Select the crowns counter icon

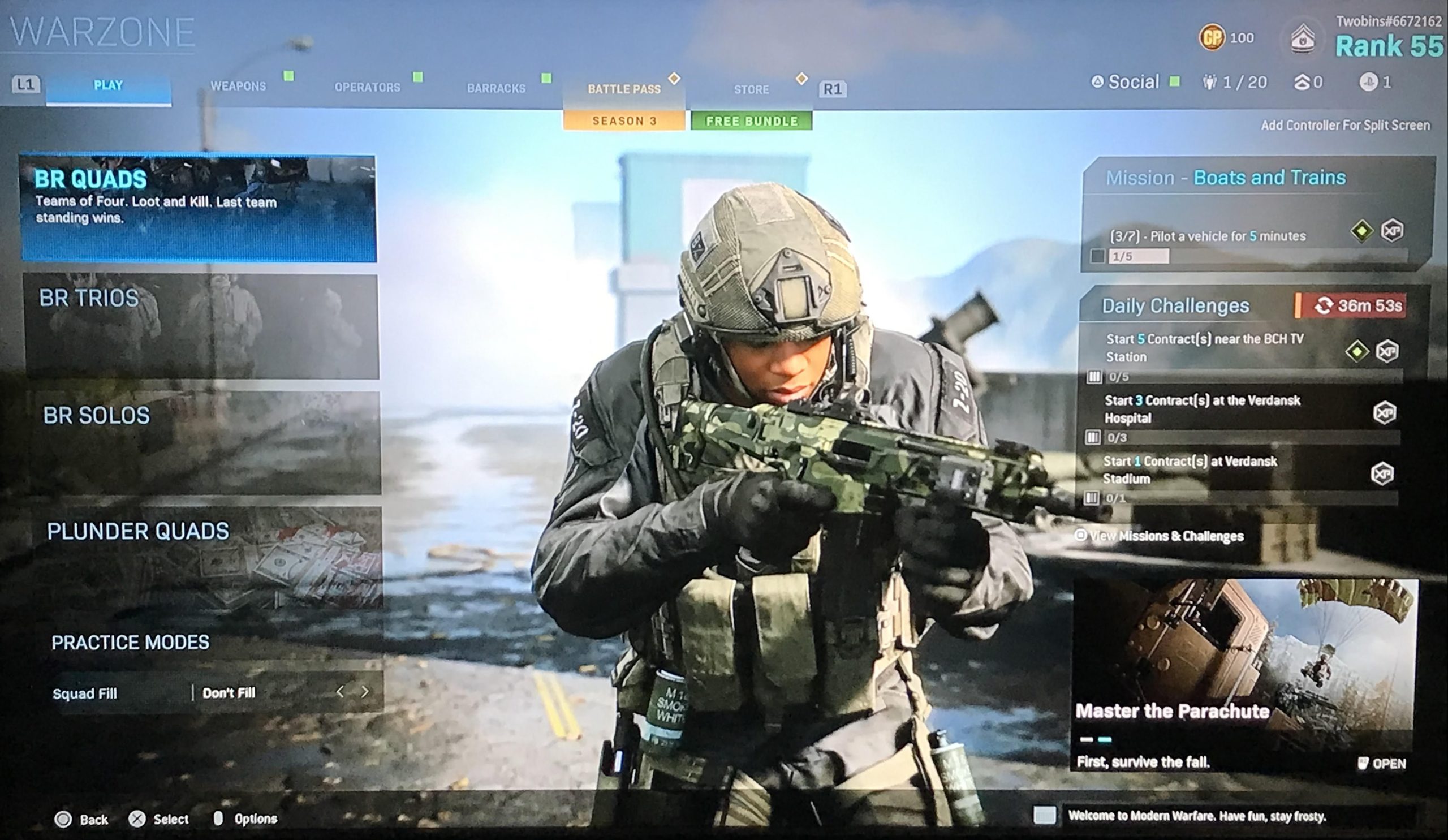(x=1303, y=82)
